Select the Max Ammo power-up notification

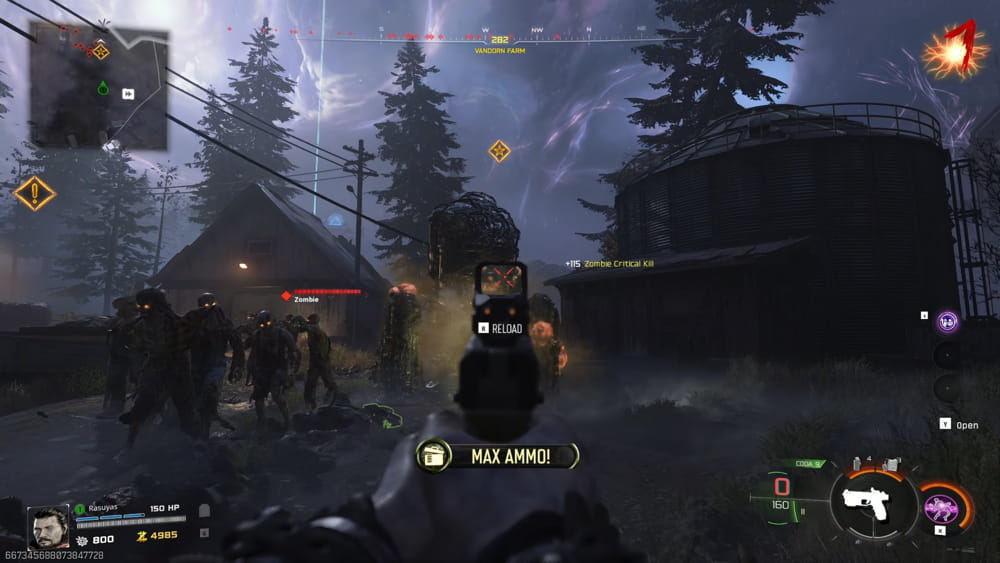pos(498,456)
